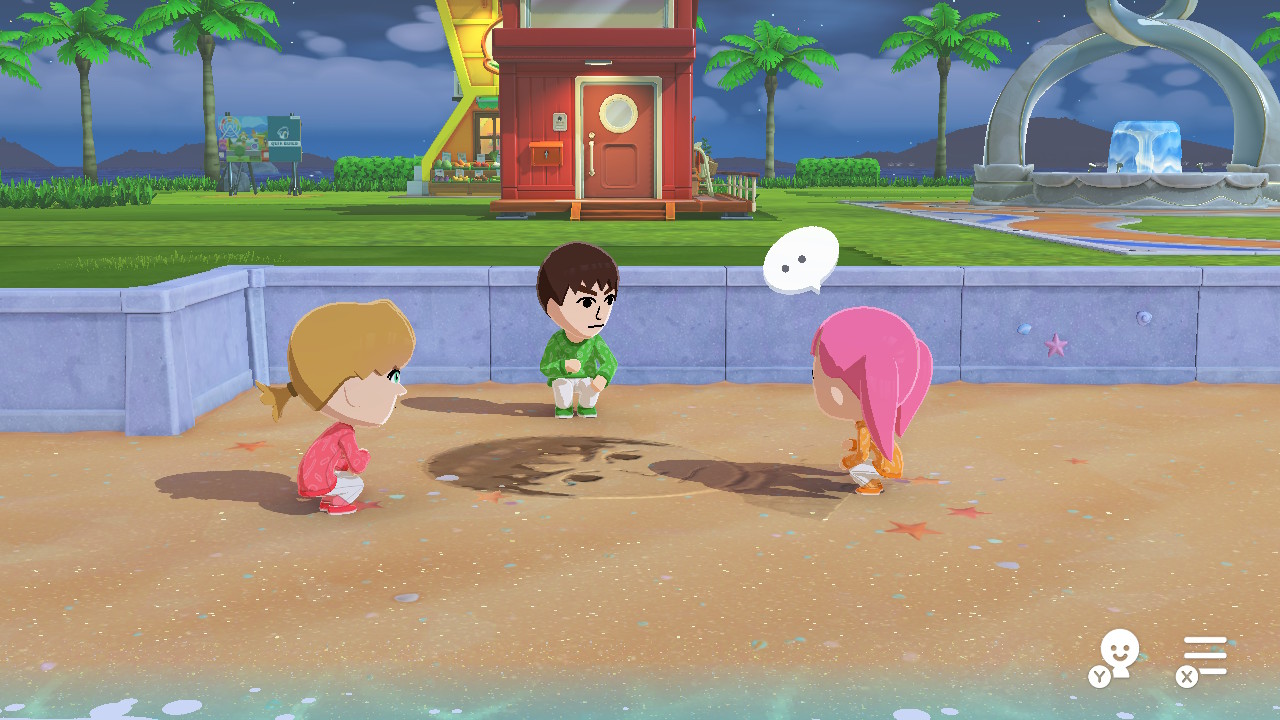1280x720 pixels.
Task: Open the three-line list menu
Action: click(1204, 656)
